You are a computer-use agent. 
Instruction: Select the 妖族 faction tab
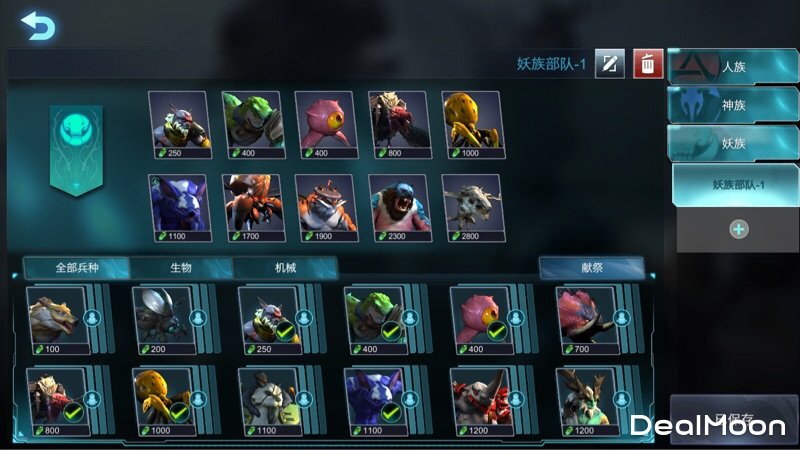pyautogui.click(x=733, y=142)
